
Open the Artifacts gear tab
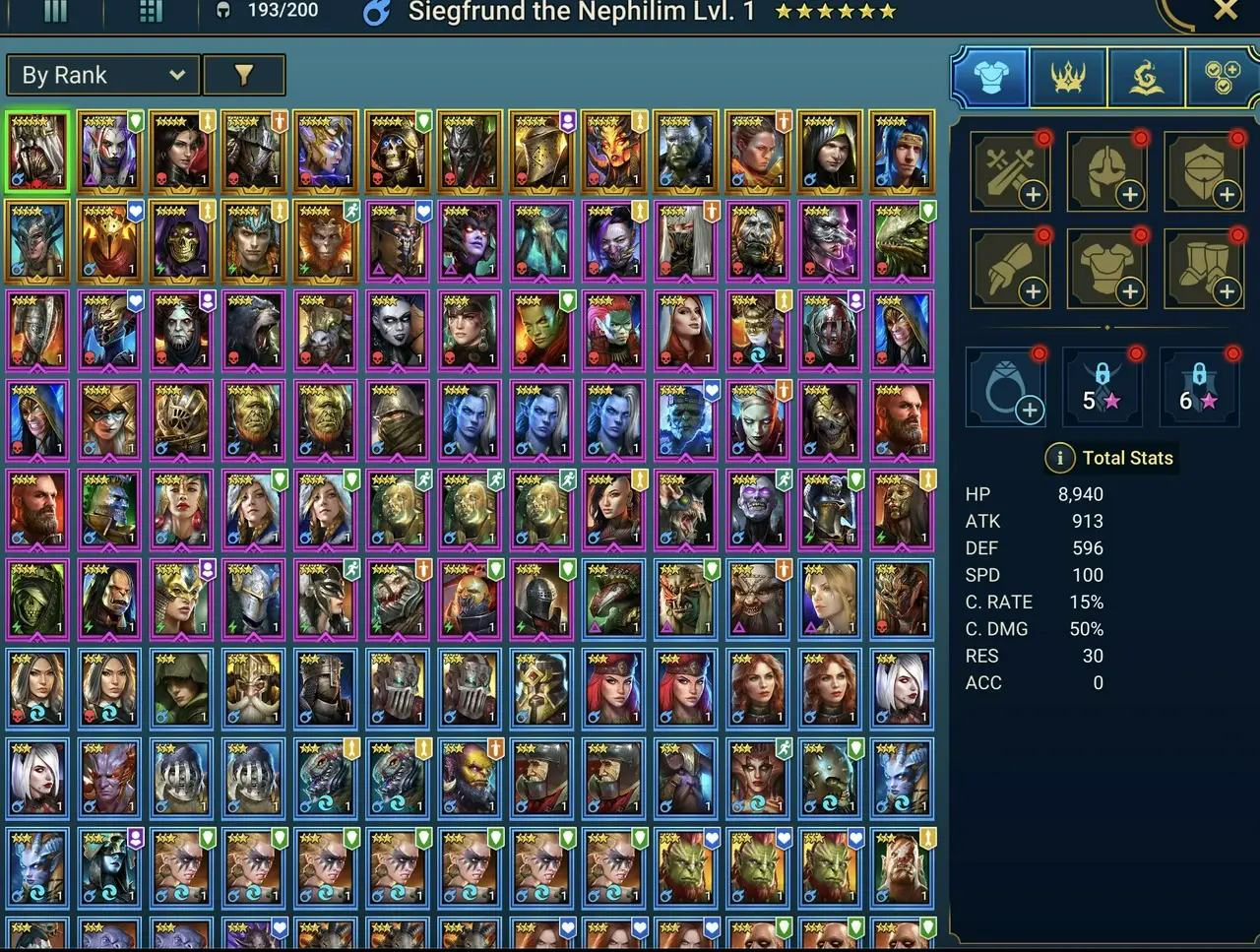tap(989, 76)
